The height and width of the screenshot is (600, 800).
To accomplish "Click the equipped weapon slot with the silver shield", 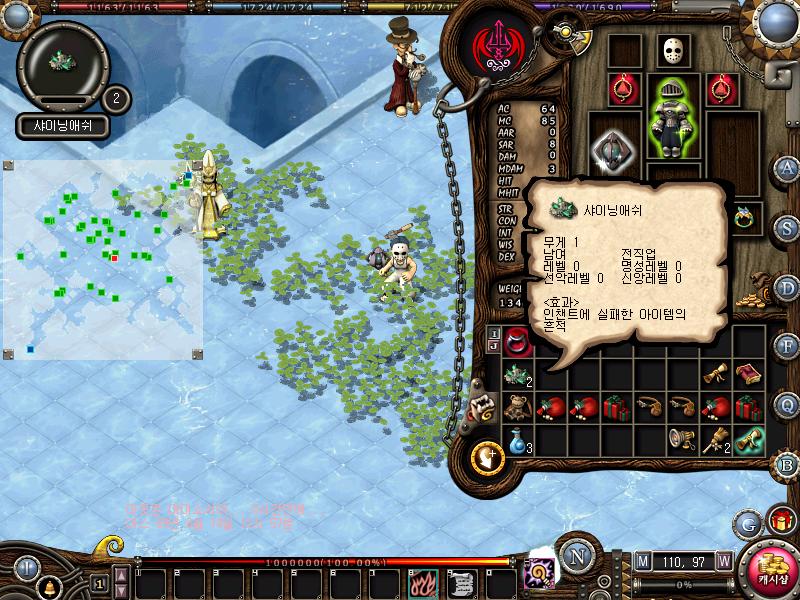I will pyautogui.click(x=611, y=148).
